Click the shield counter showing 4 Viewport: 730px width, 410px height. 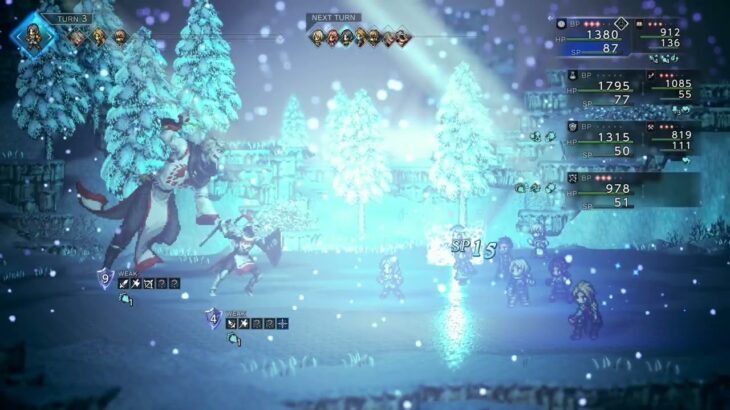(x=212, y=319)
